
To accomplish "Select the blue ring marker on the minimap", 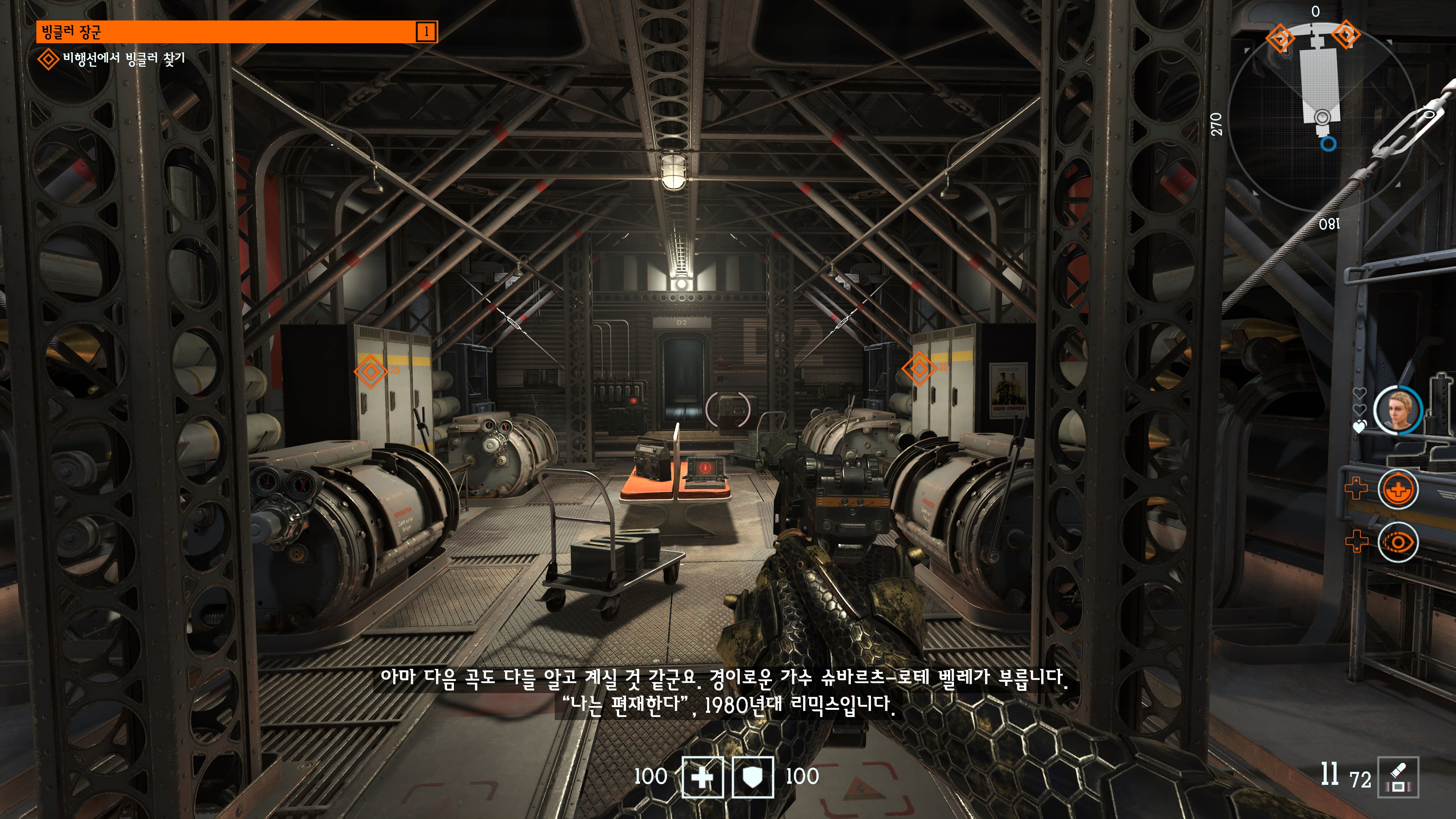I will click(x=1328, y=144).
